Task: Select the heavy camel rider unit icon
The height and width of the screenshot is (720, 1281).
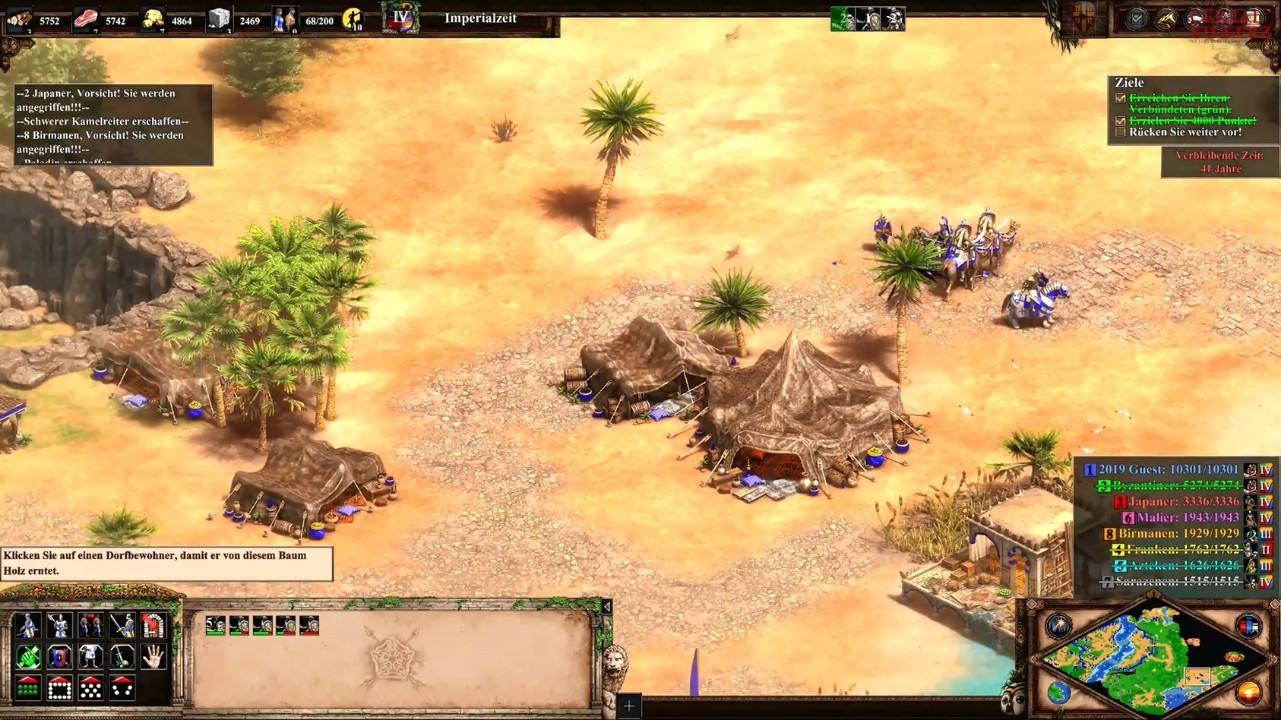Action: tap(28, 624)
